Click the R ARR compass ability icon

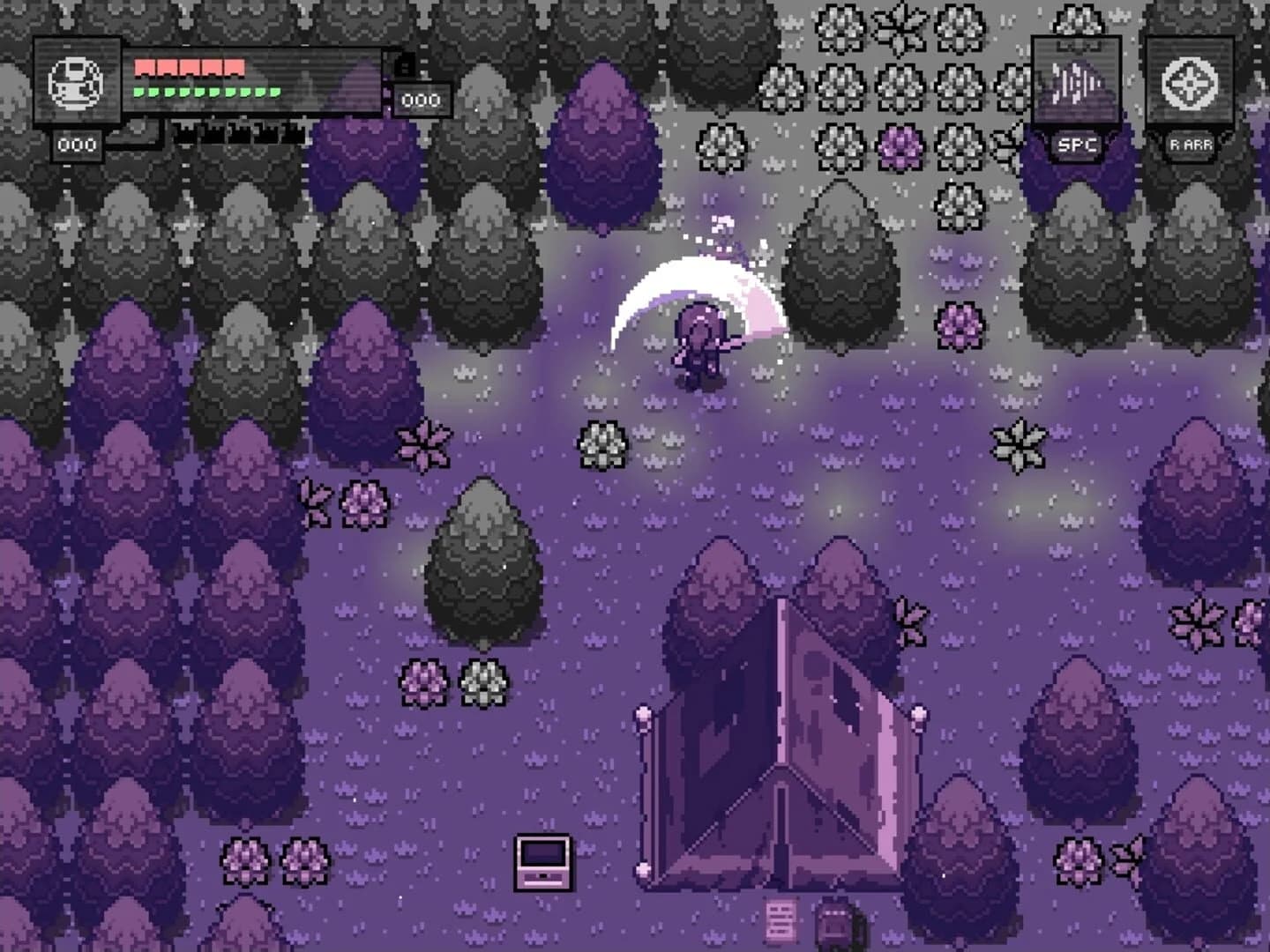[x=1190, y=82]
